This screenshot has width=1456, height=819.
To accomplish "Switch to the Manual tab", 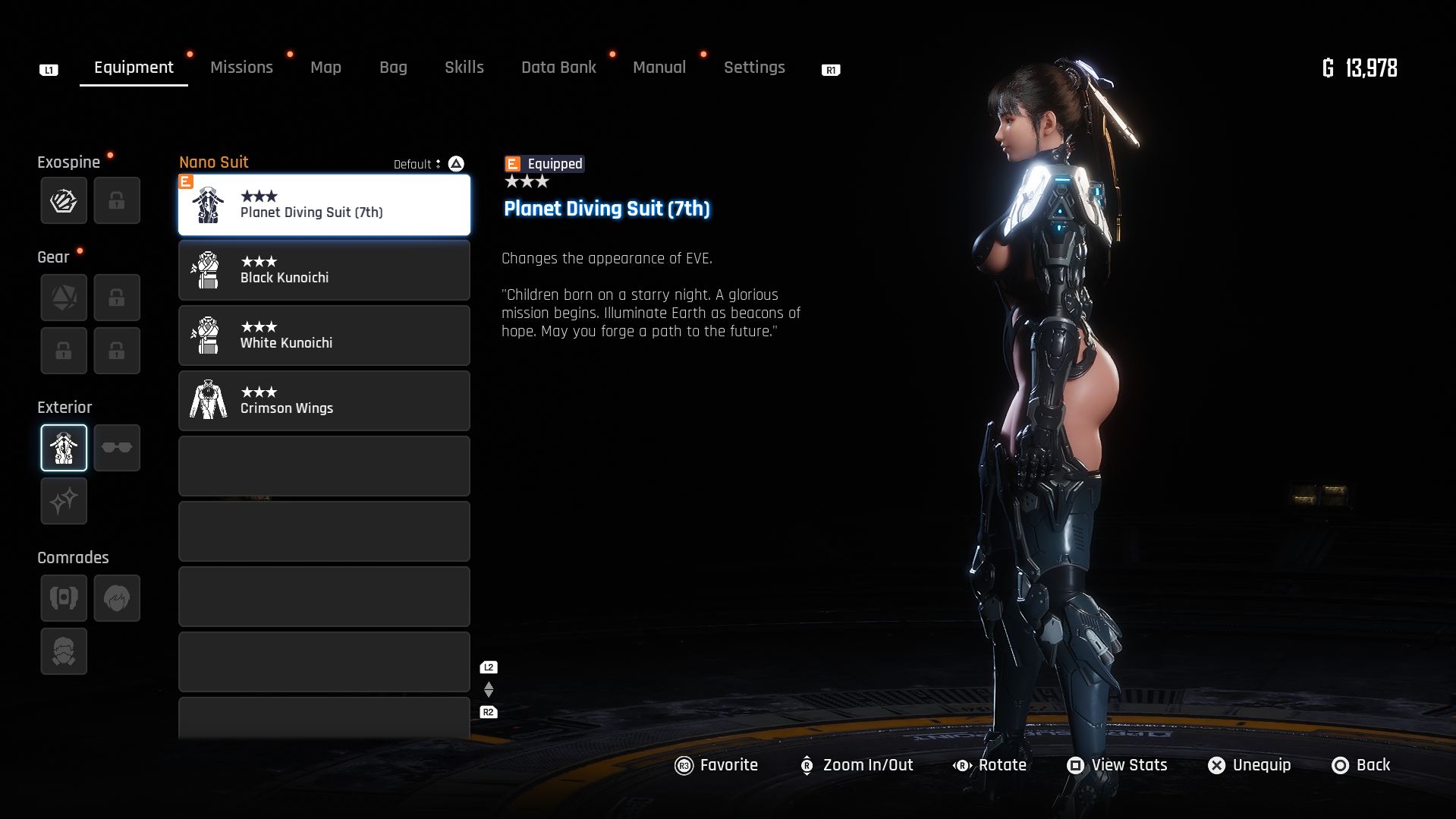I will click(x=659, y=68).
